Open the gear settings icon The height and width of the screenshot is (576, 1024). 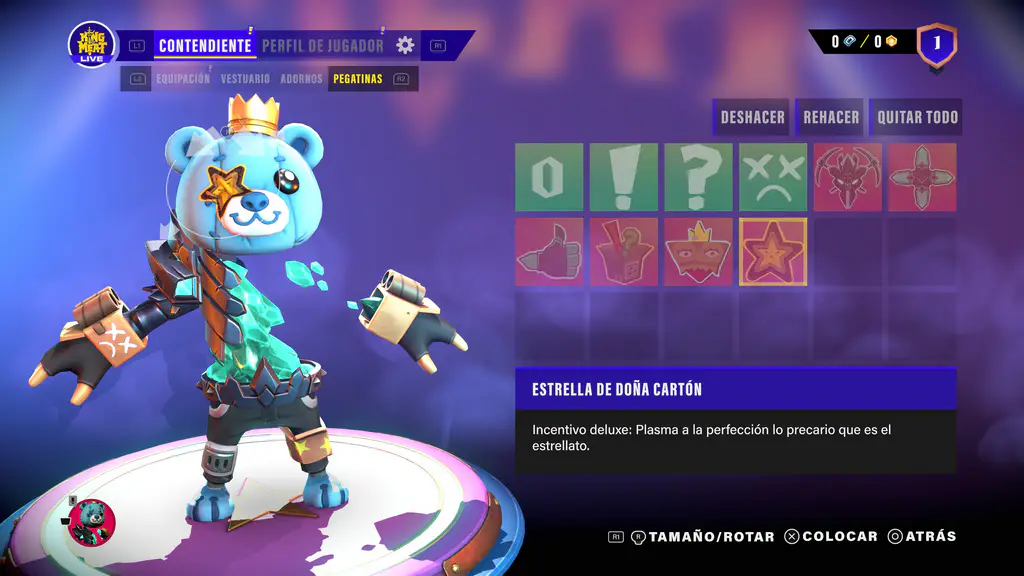pyautogui.click(x=405, y=45)
